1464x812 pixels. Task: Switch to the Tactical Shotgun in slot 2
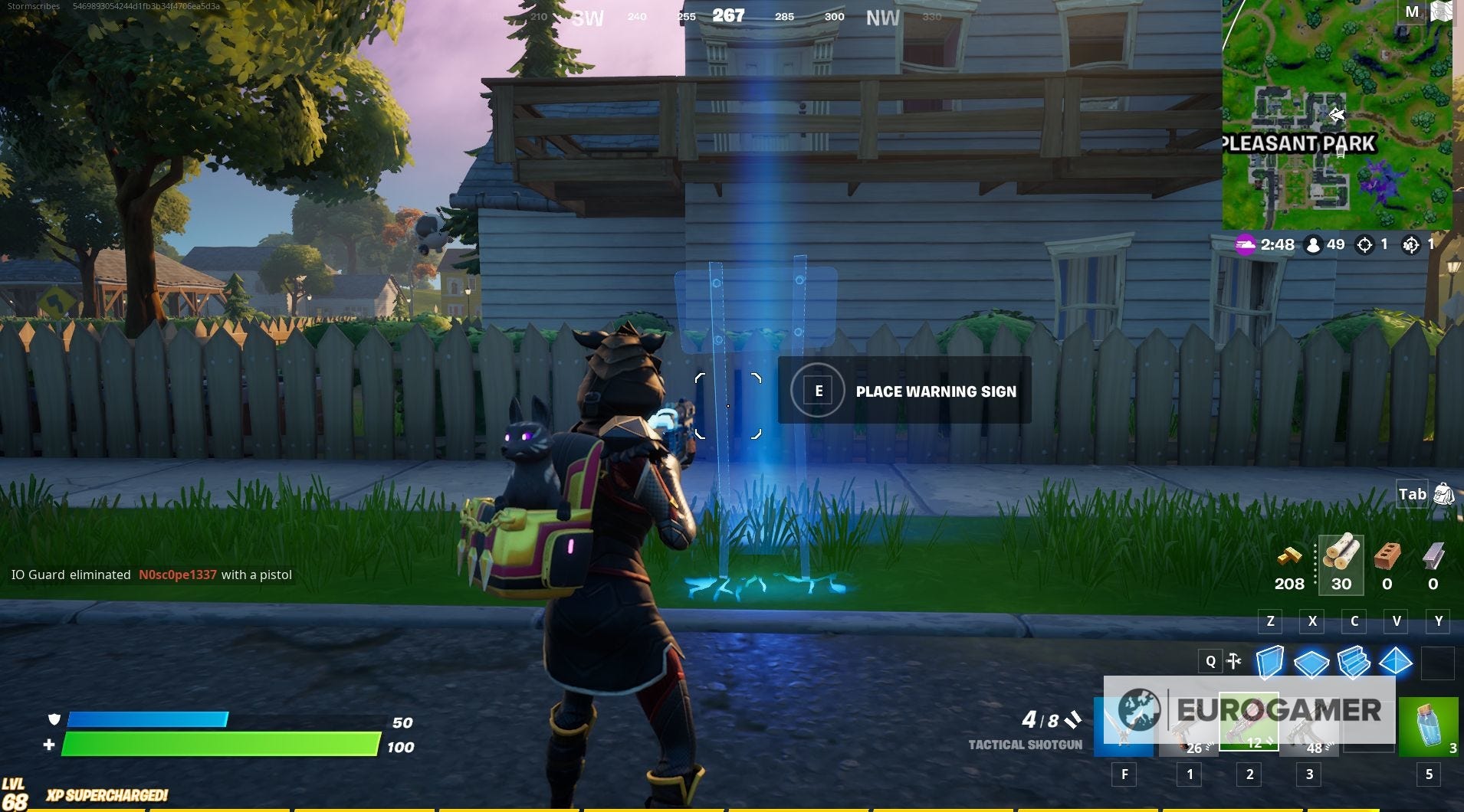[1249, 720]
